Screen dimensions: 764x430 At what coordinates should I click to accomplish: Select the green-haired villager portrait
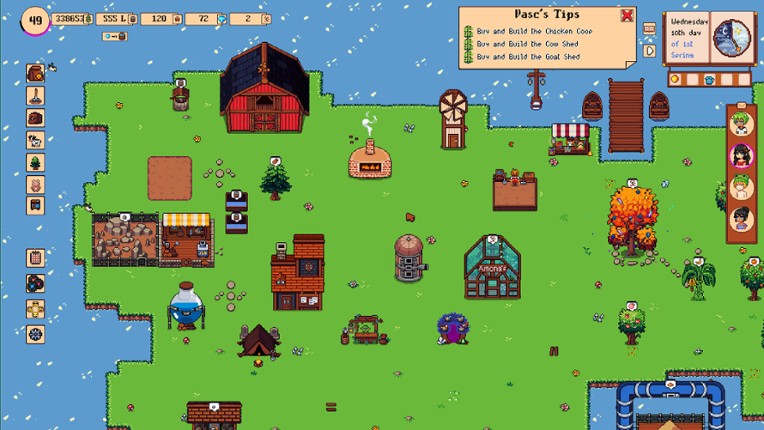tap(741, 123)
